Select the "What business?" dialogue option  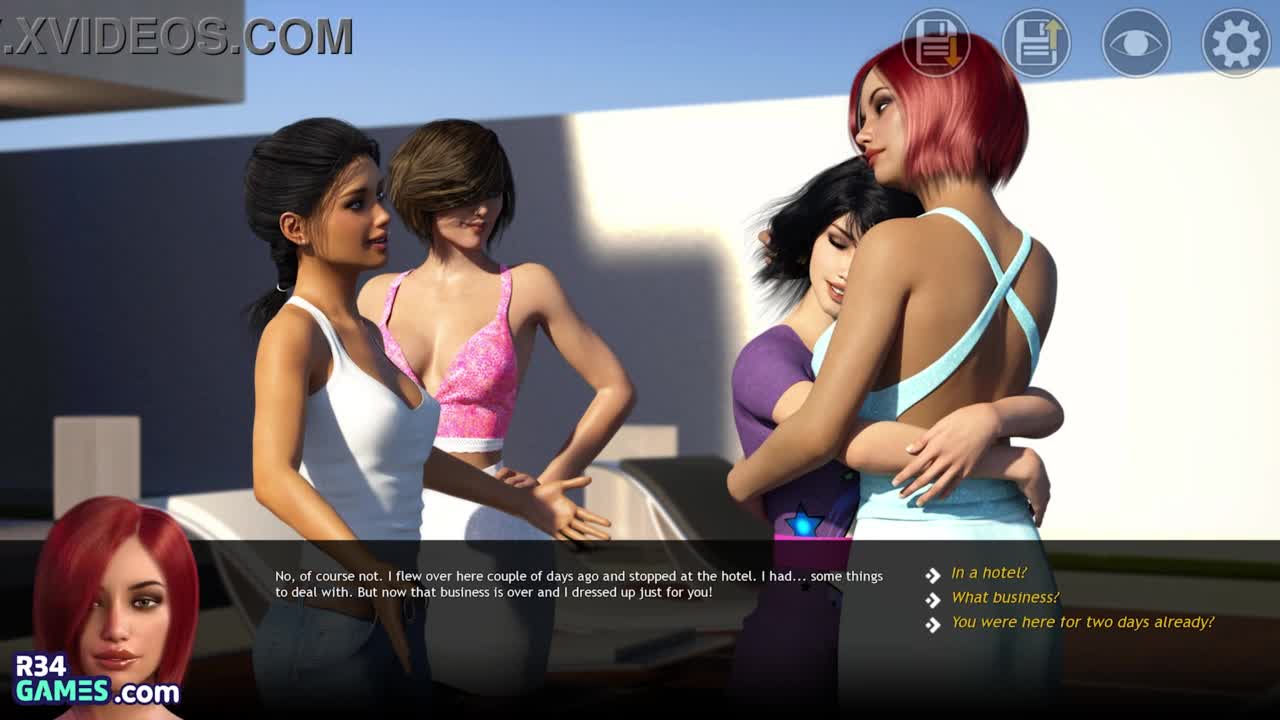1004,597
